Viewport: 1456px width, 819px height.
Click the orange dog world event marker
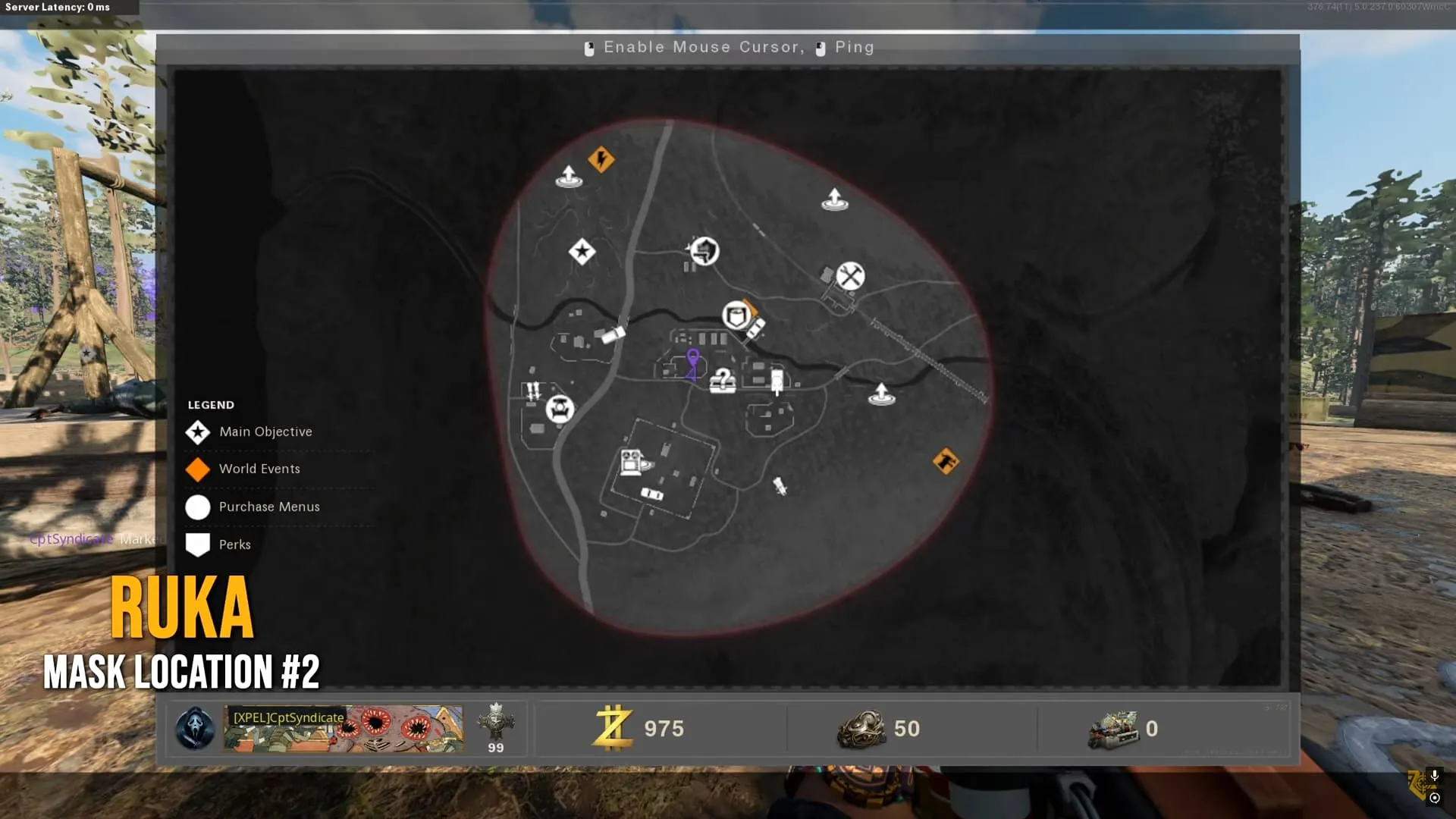(946, 461)
